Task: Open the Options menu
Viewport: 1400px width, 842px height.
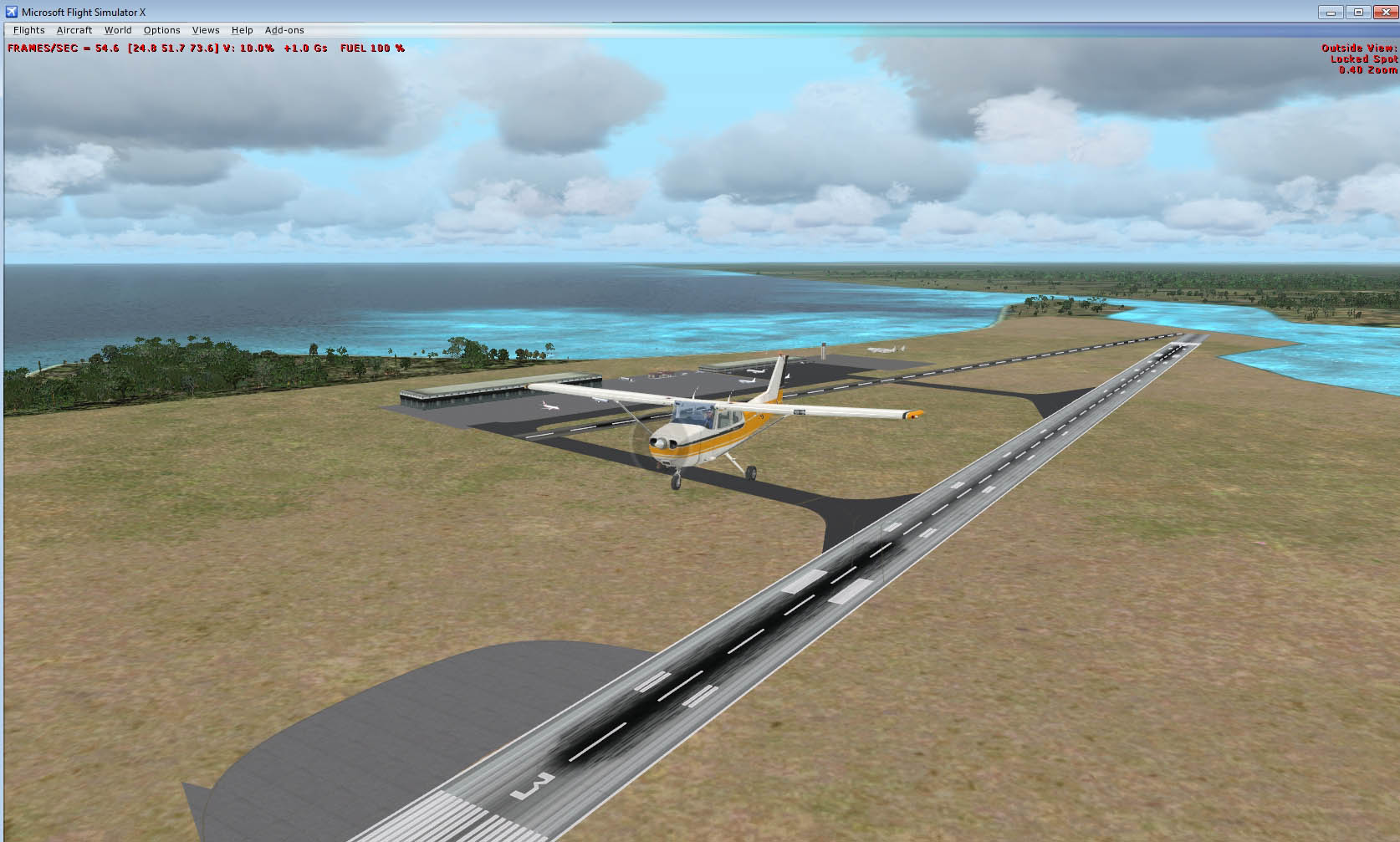Action: coord(161,30)
